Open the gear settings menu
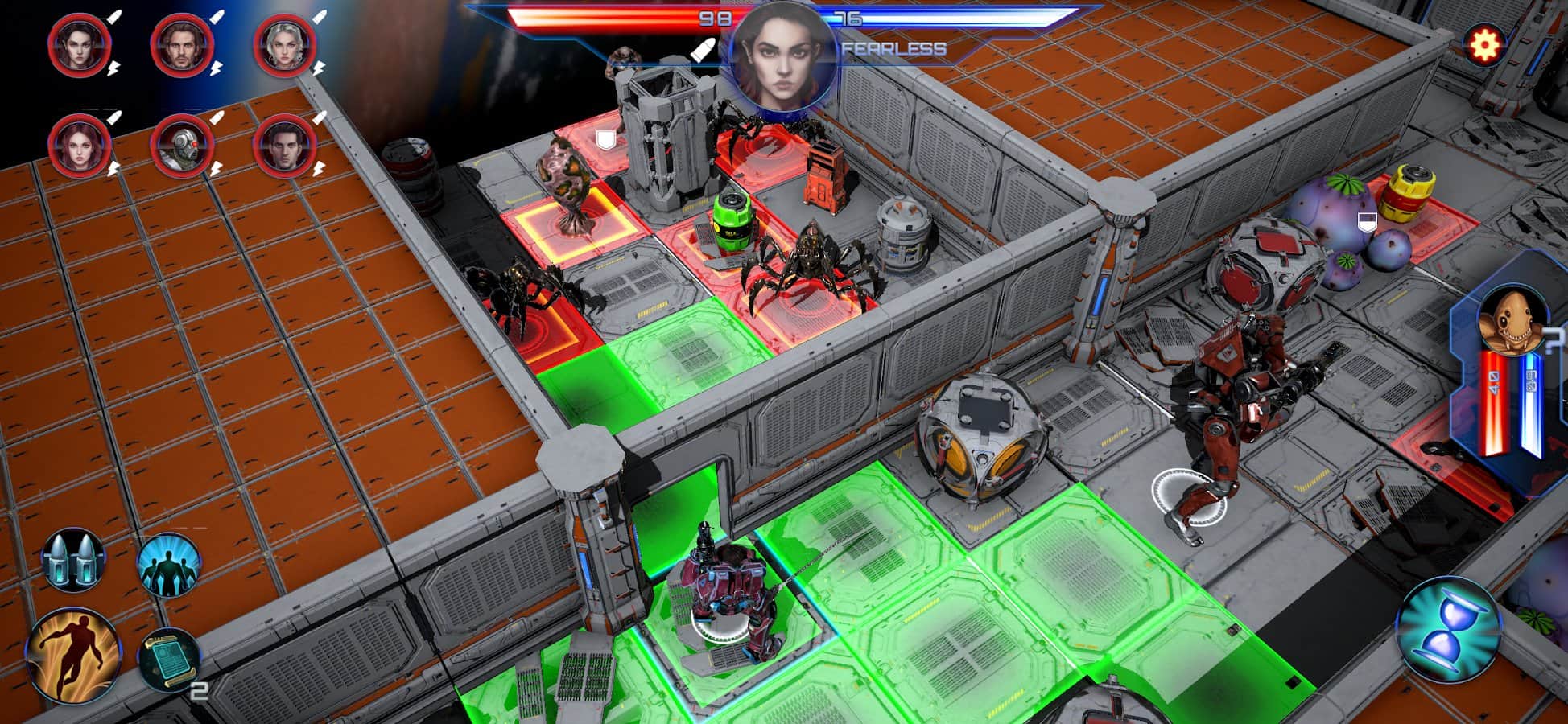The height and width of the screenshot is (724, 1568). pos(1483,46)
